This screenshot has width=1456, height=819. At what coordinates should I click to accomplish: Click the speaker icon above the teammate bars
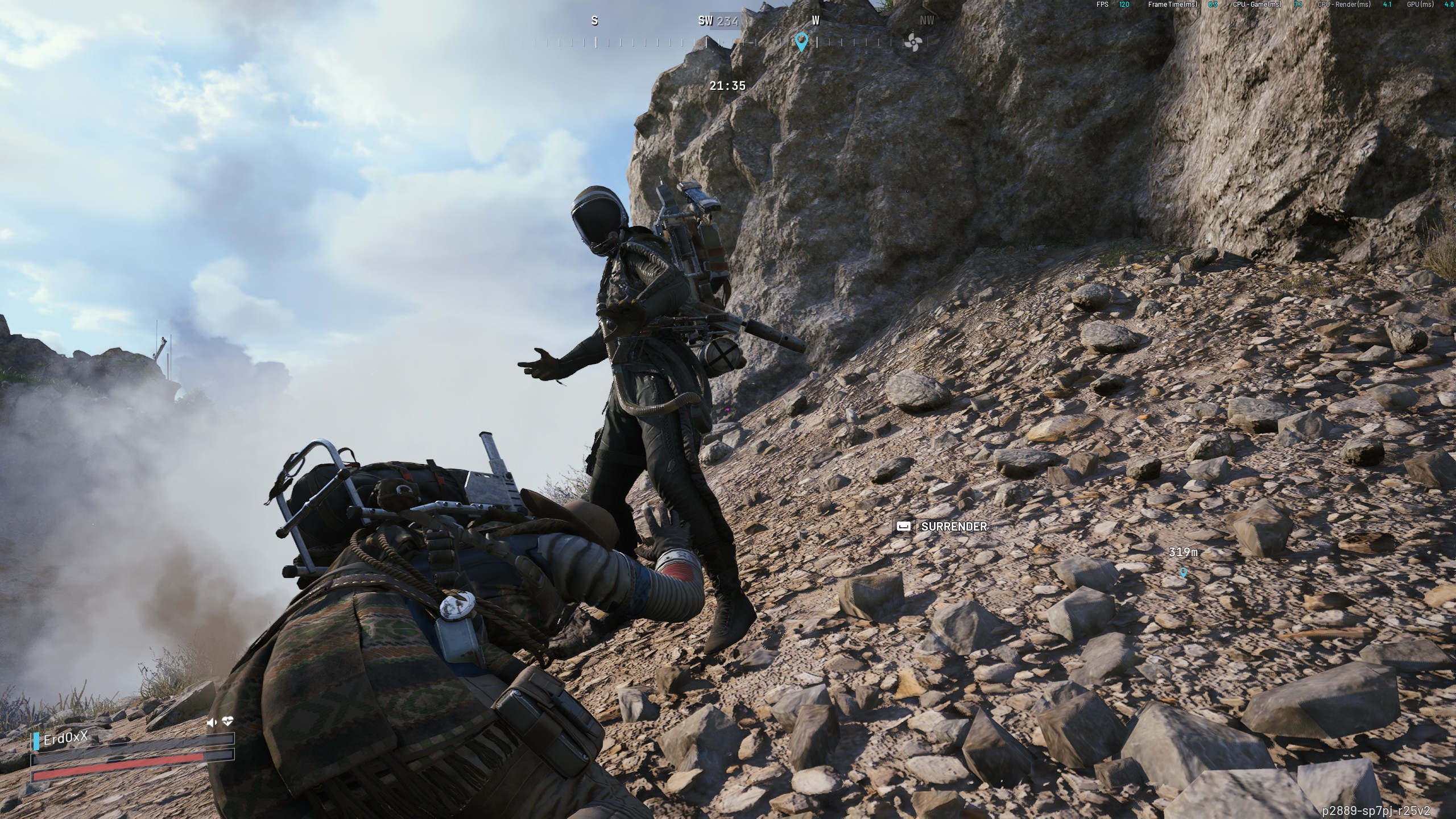pos(212,722)
